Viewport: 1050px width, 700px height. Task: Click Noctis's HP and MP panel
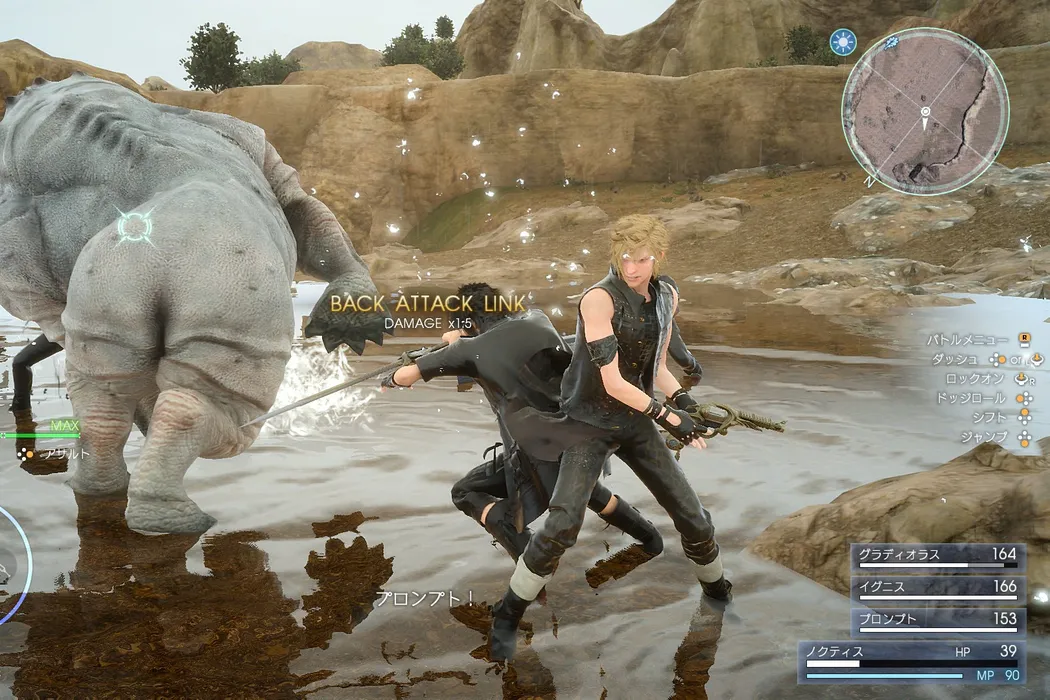coord(910,662)
